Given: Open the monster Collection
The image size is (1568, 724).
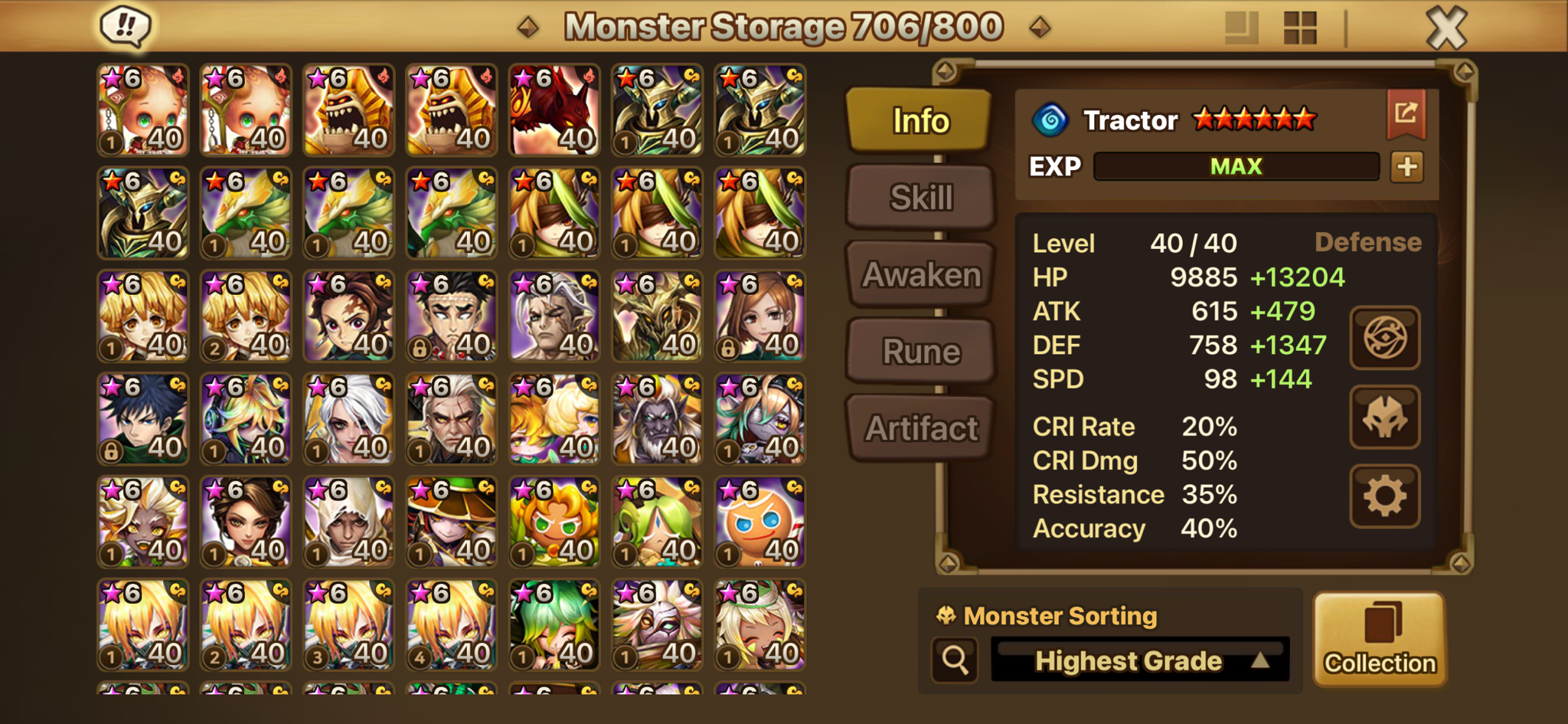Looking at the screenshot, I should click(1380, 639).
